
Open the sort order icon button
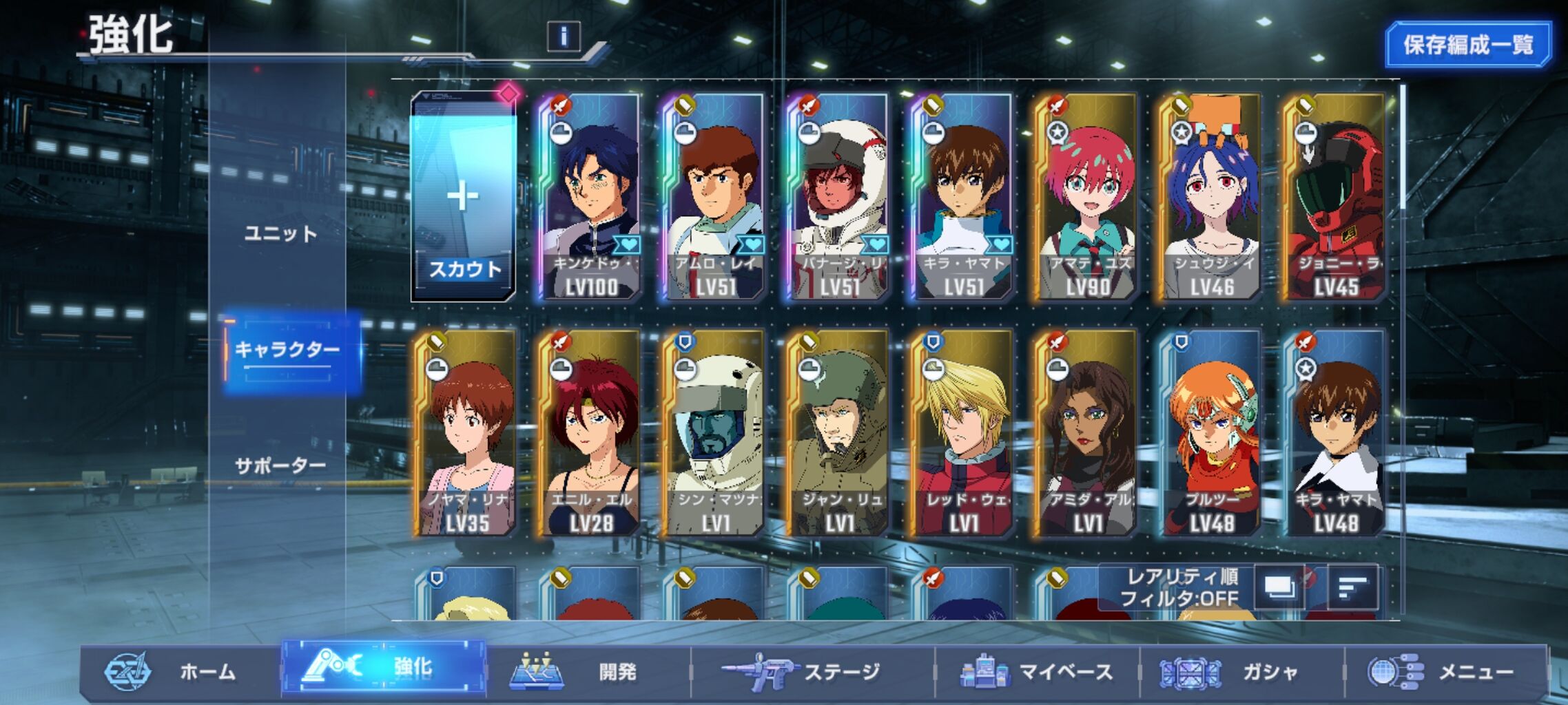1352,587
